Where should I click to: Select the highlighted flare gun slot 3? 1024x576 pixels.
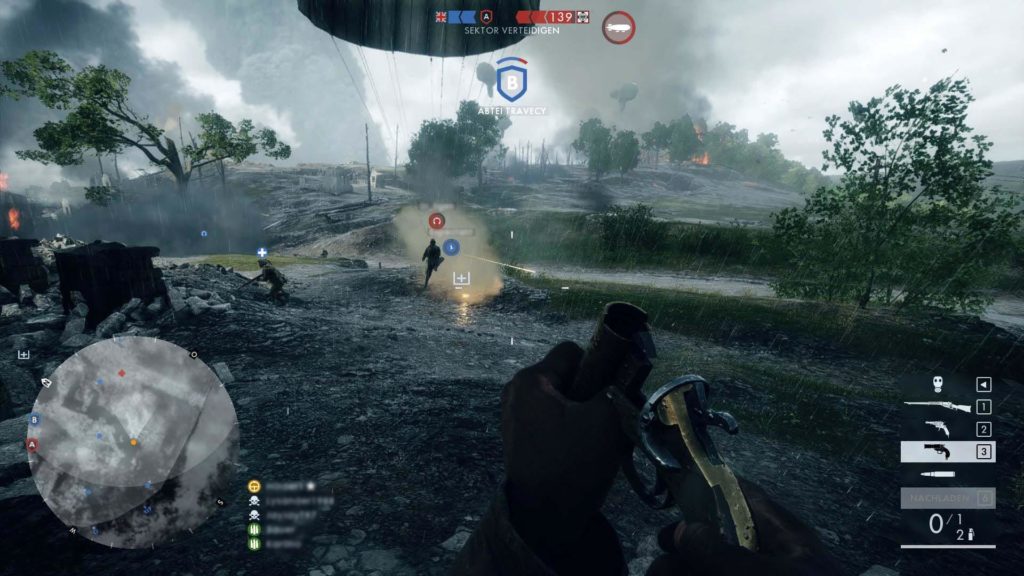[947, 452]
